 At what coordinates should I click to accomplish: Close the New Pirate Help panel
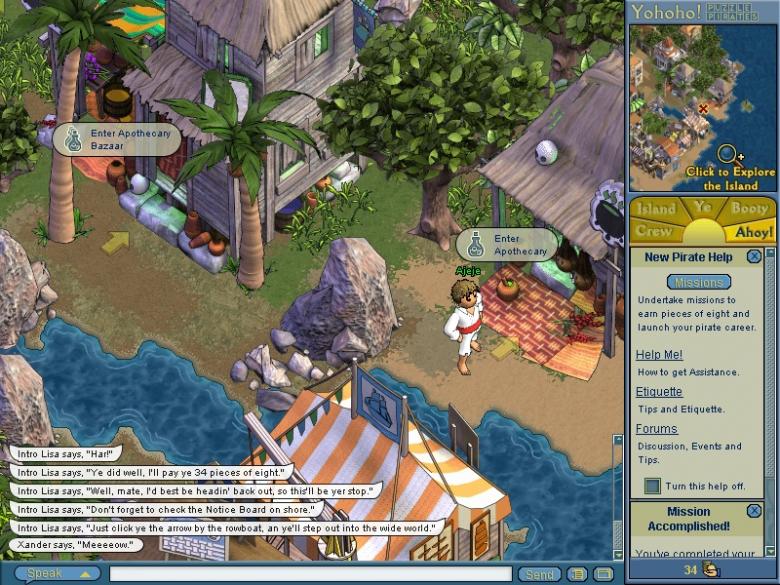coord(754,257)
